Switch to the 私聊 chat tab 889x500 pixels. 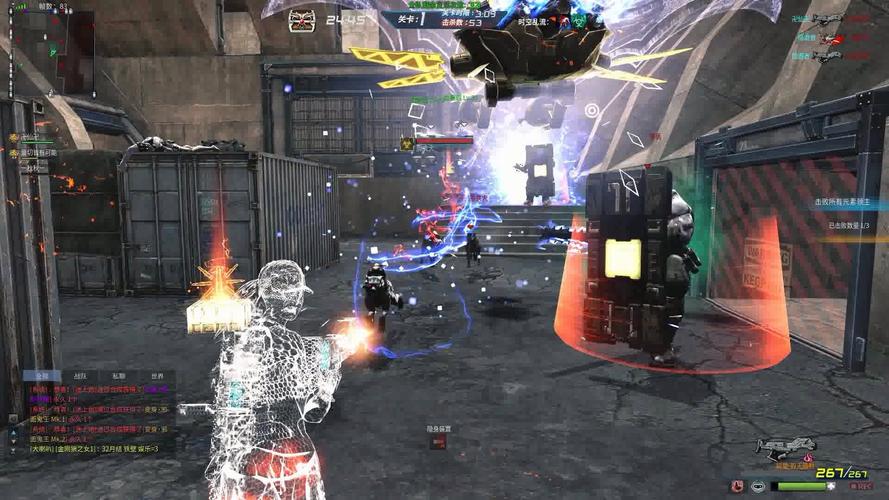point(118,376)
